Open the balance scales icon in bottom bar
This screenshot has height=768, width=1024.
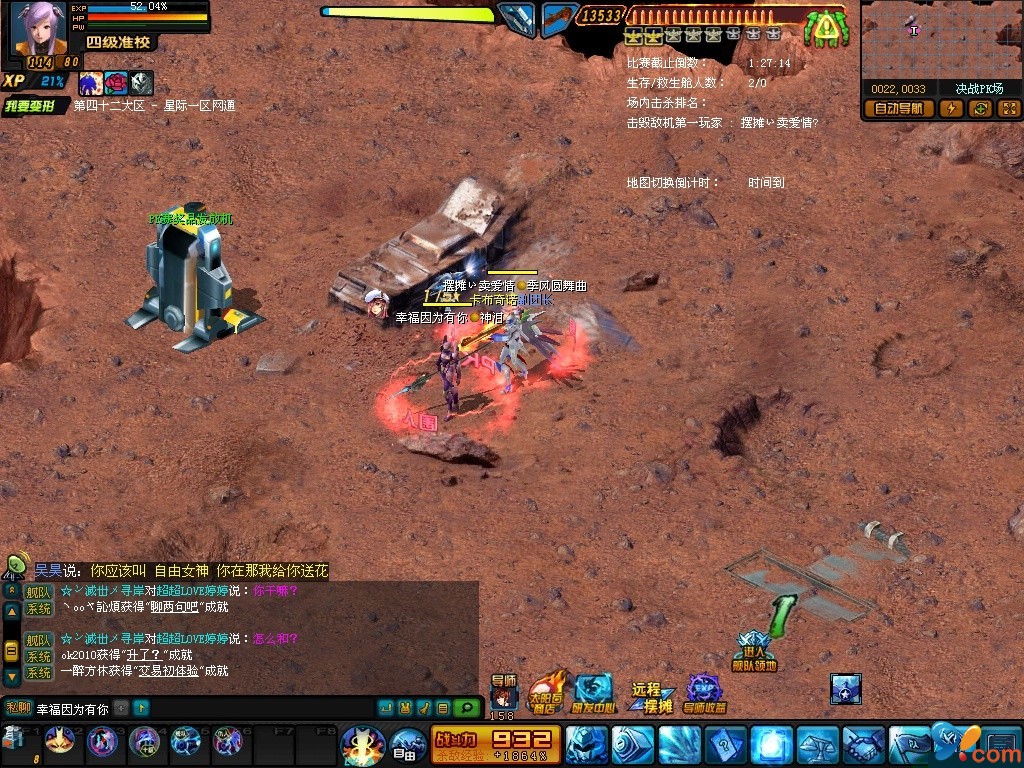(817, 745)
